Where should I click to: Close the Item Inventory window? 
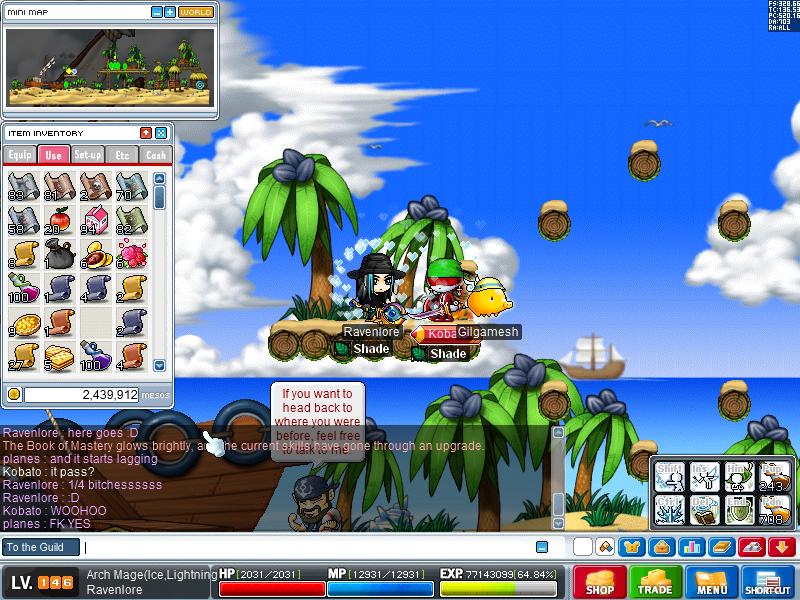coord(161,133)
